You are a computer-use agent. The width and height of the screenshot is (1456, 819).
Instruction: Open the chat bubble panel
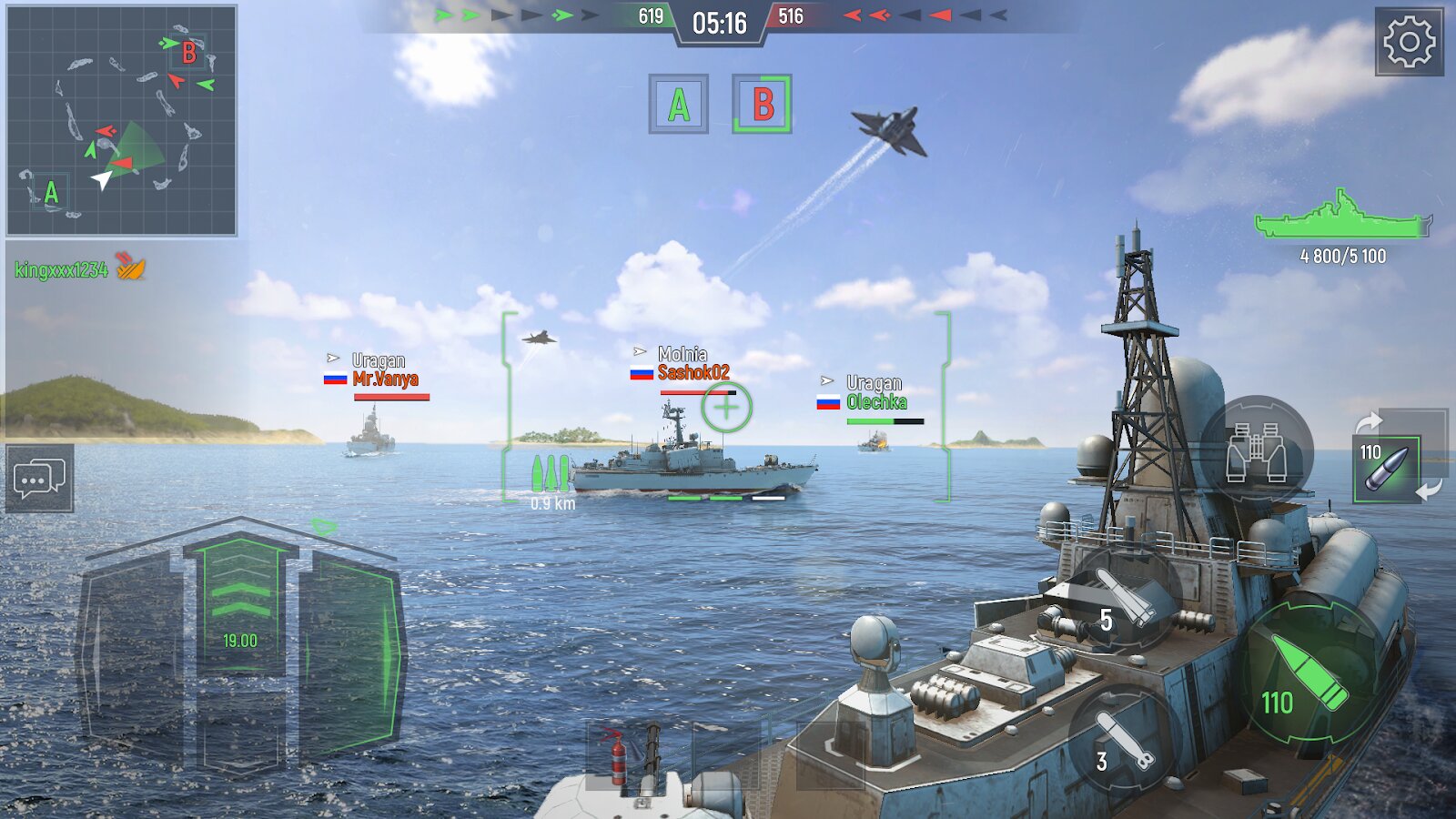pos(39,479)
